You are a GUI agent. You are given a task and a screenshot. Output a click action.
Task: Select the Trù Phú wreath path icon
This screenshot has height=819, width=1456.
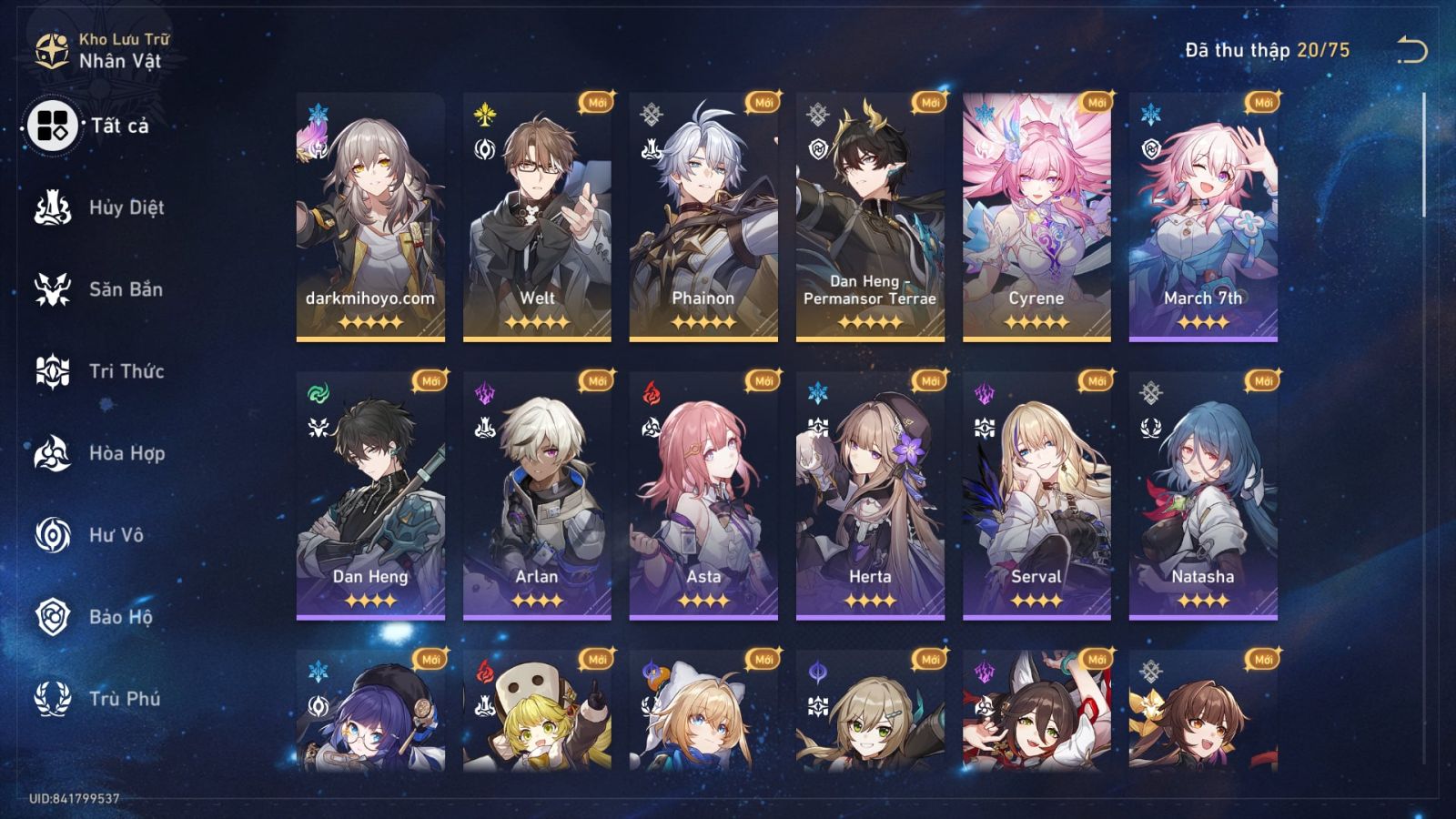click(x=52, y=699)
